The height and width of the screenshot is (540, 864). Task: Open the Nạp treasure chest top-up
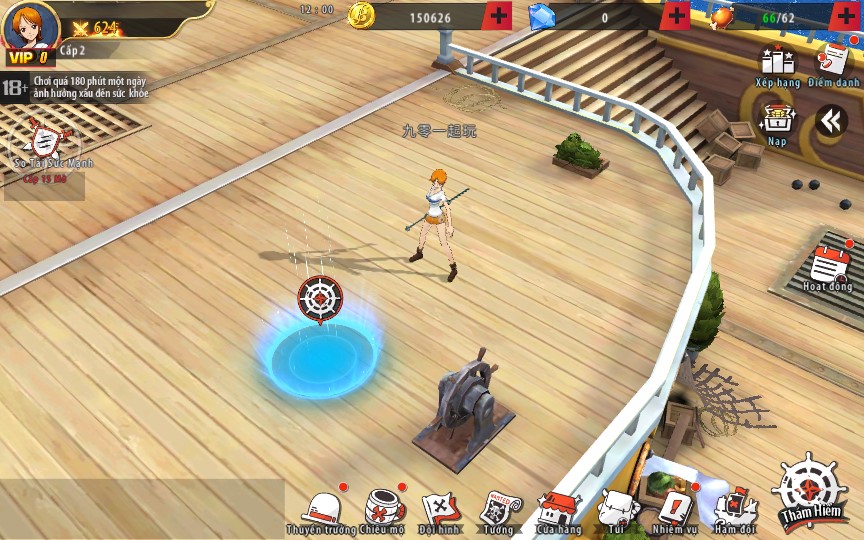click(777, 122)
